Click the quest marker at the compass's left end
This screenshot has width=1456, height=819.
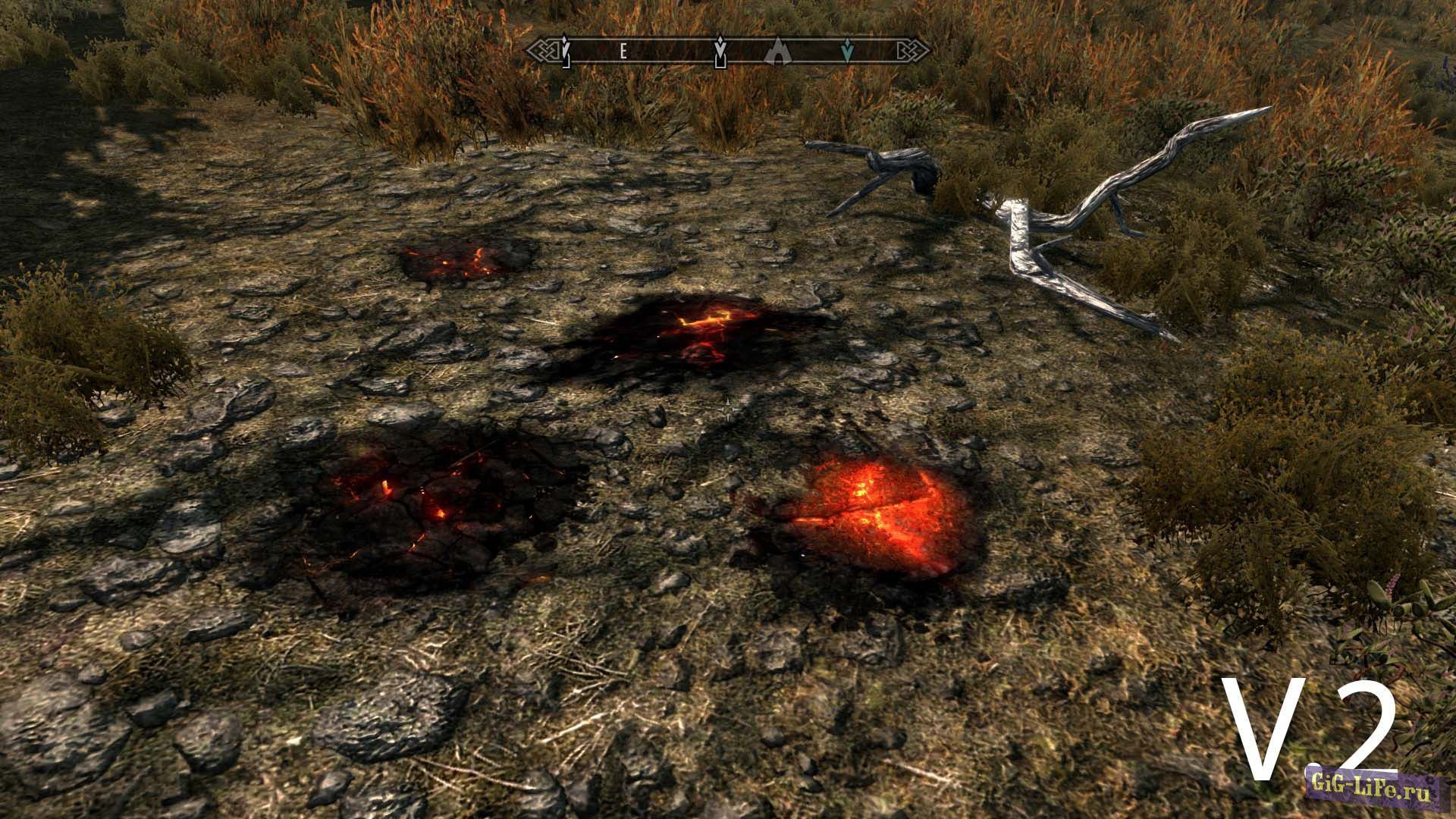point(565,52)
